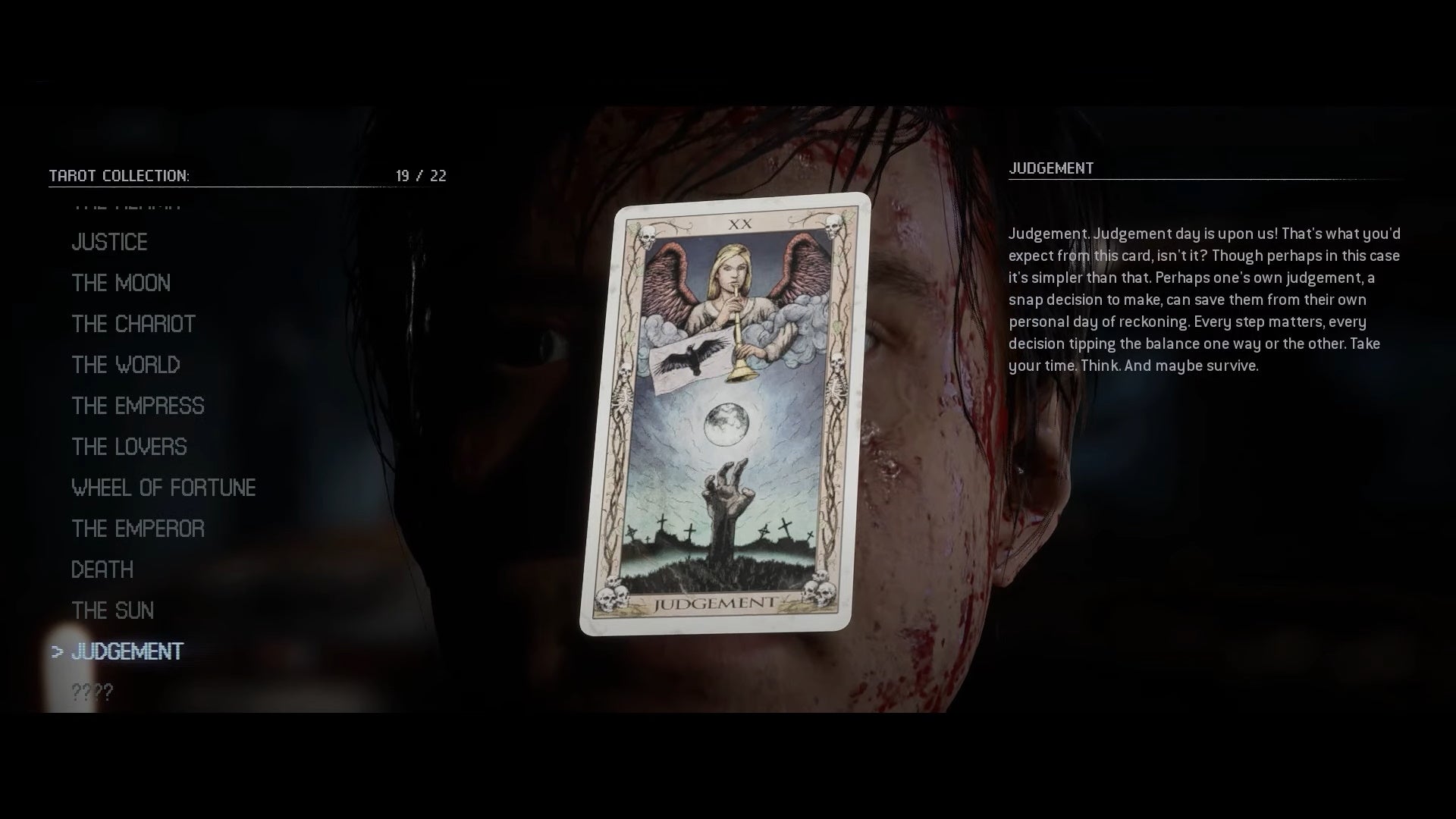Select the DEATH card entry
The height and width of the screenshot is (819, 1456).
tap(102, 570)
